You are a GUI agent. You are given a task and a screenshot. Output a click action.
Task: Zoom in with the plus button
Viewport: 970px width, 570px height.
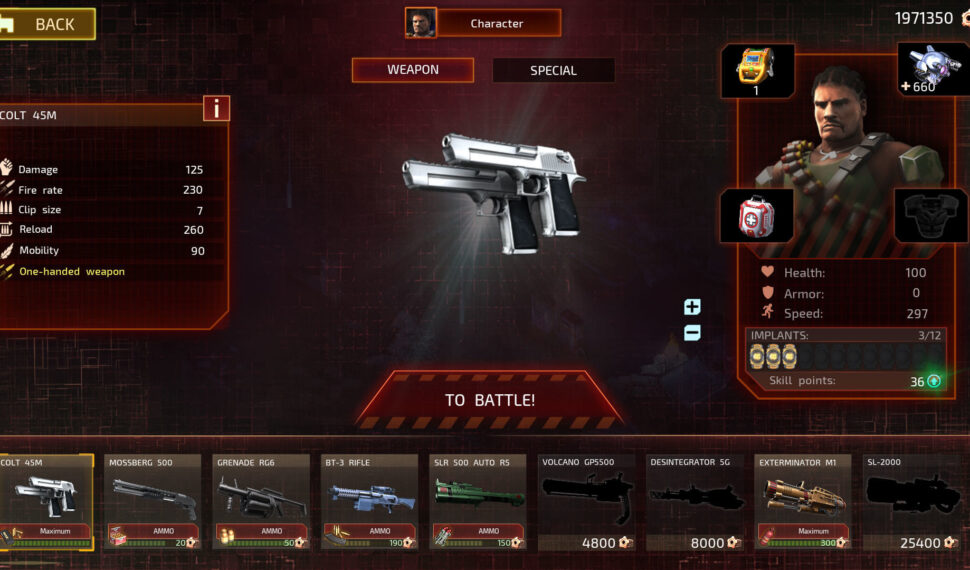[x=692, y=307]
